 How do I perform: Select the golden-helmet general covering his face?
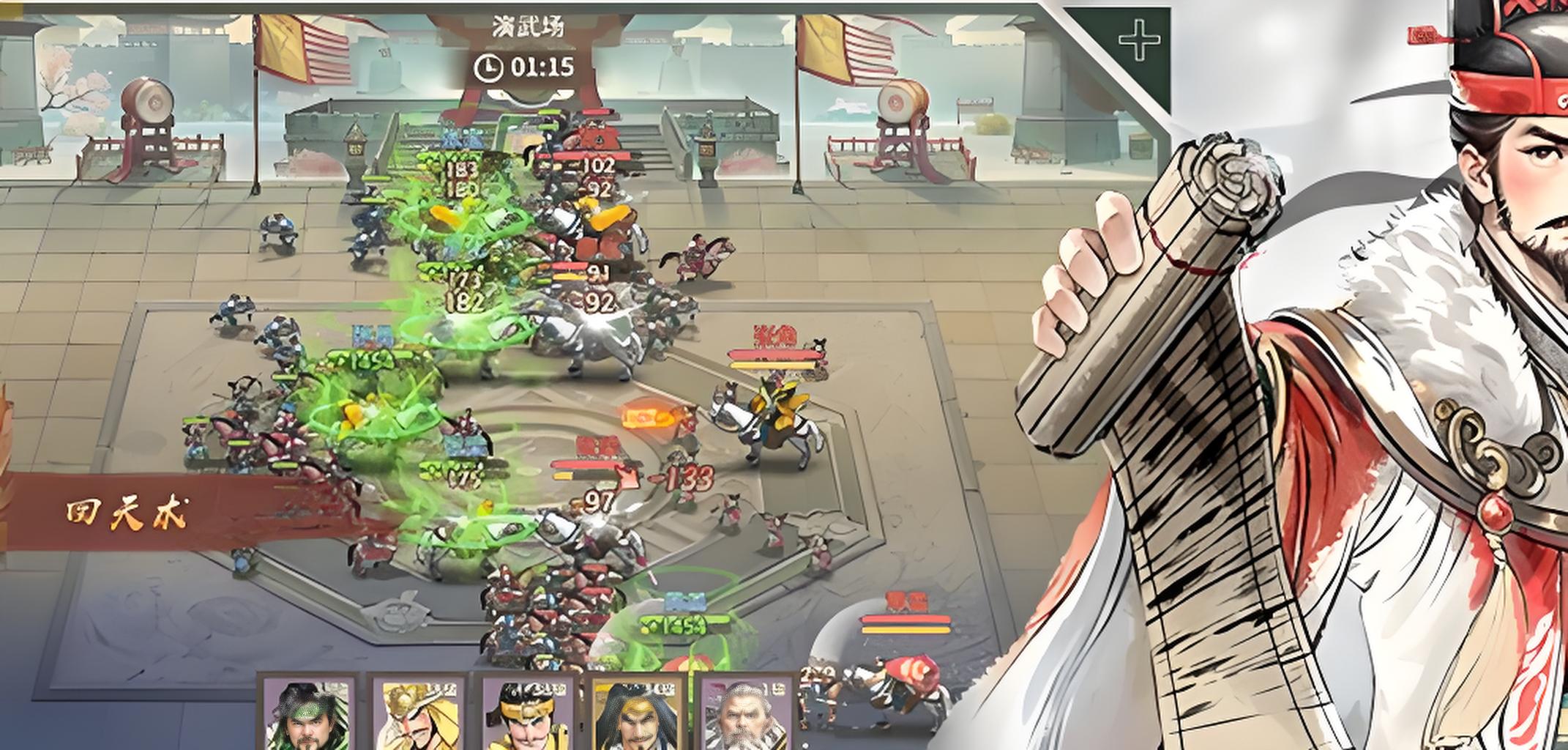point(417,714)
